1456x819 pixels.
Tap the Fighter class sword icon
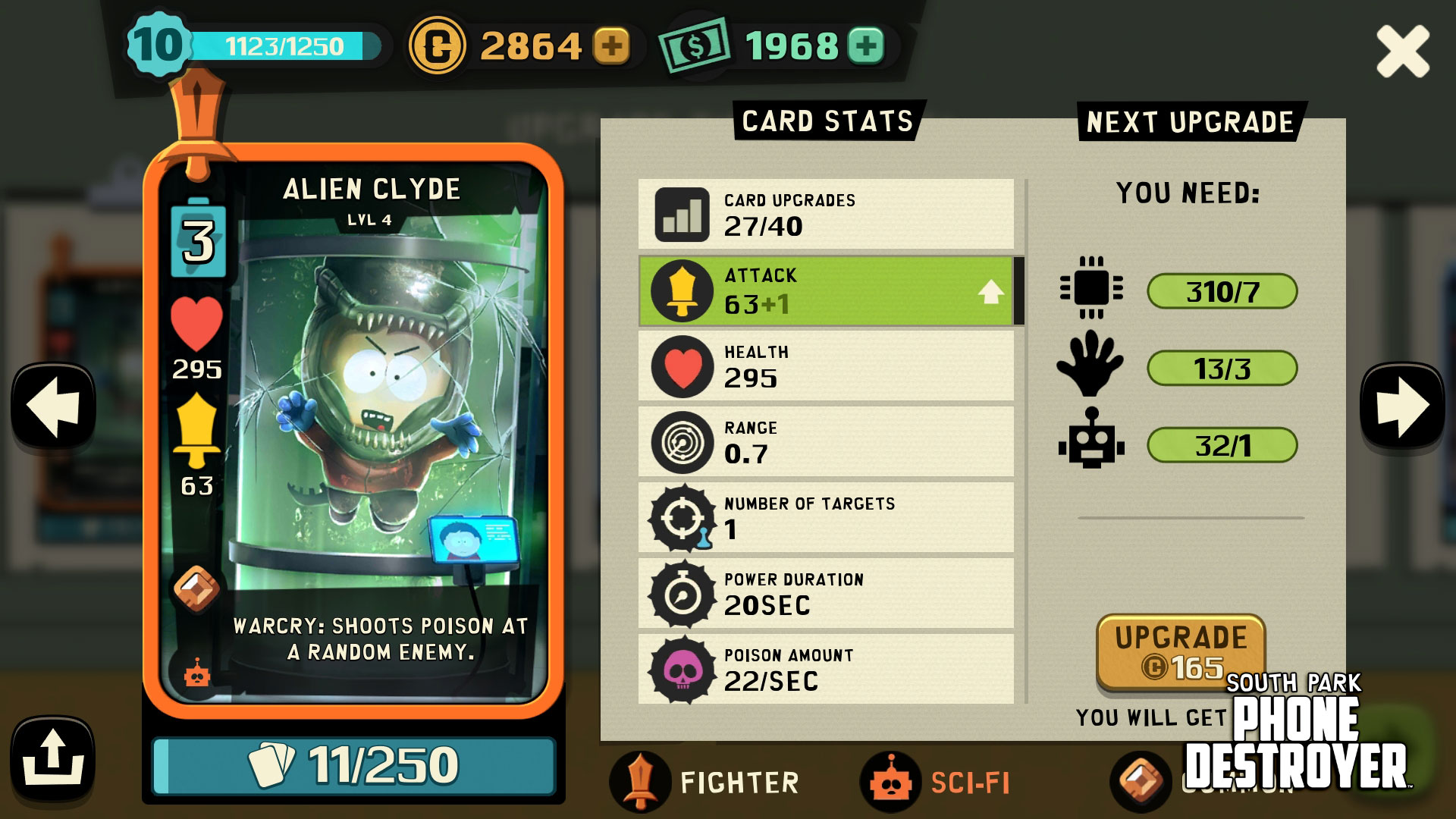tap(640, 781)
